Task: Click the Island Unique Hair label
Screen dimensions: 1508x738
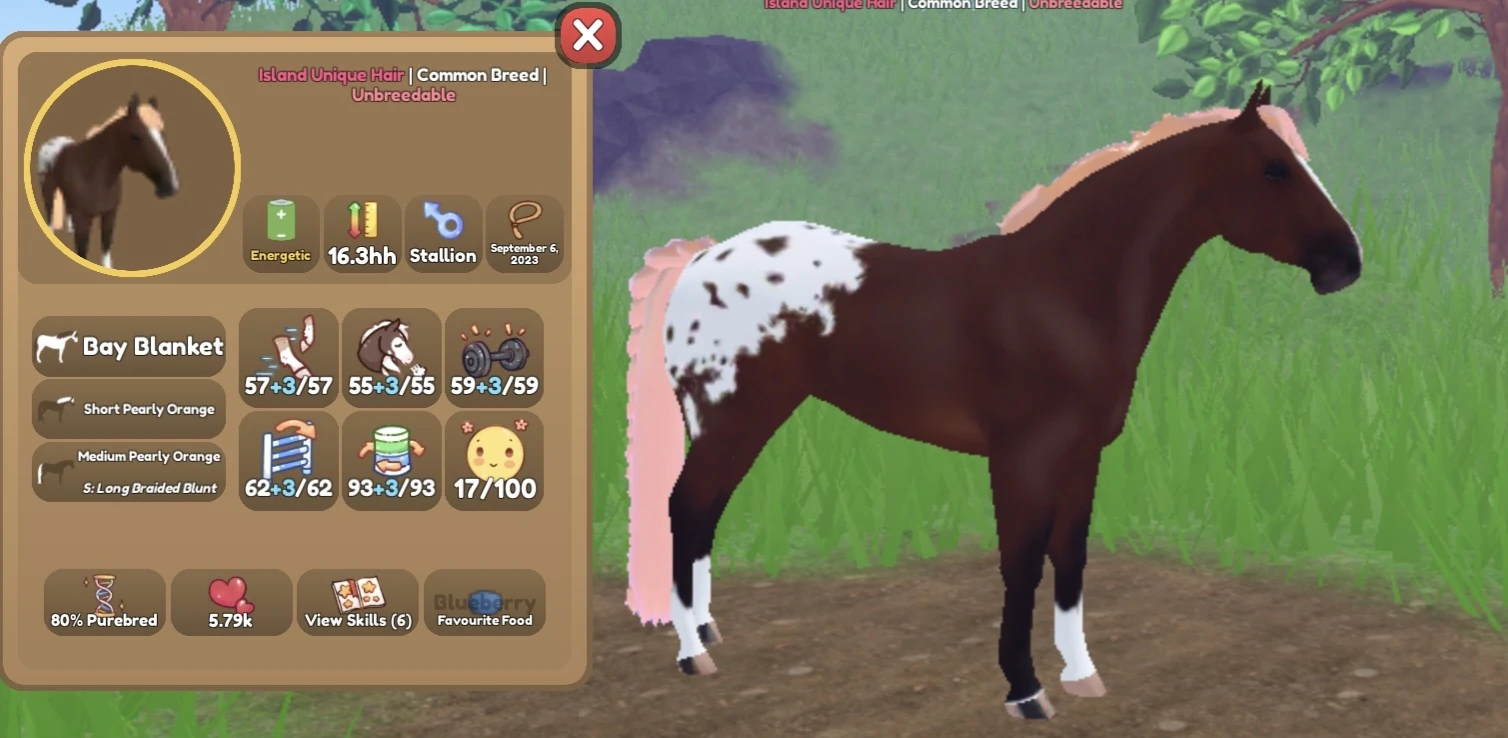Action: point(331,74)
